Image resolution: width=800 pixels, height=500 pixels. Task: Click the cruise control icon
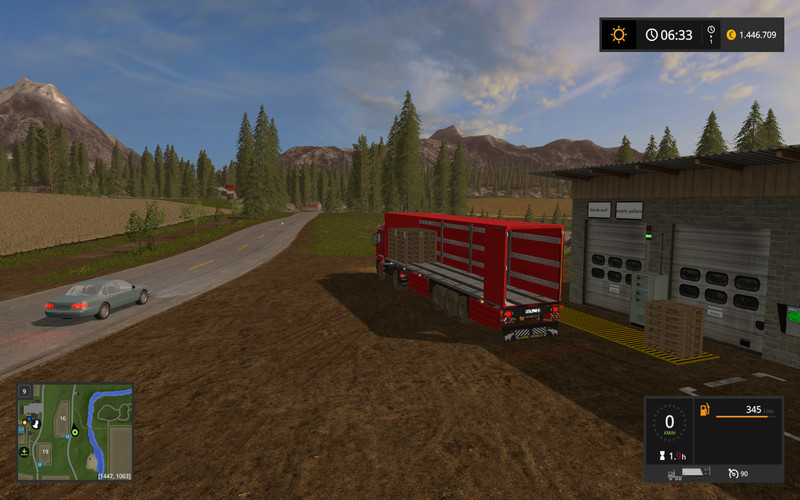pyautogui.click(x=733, y=471)
